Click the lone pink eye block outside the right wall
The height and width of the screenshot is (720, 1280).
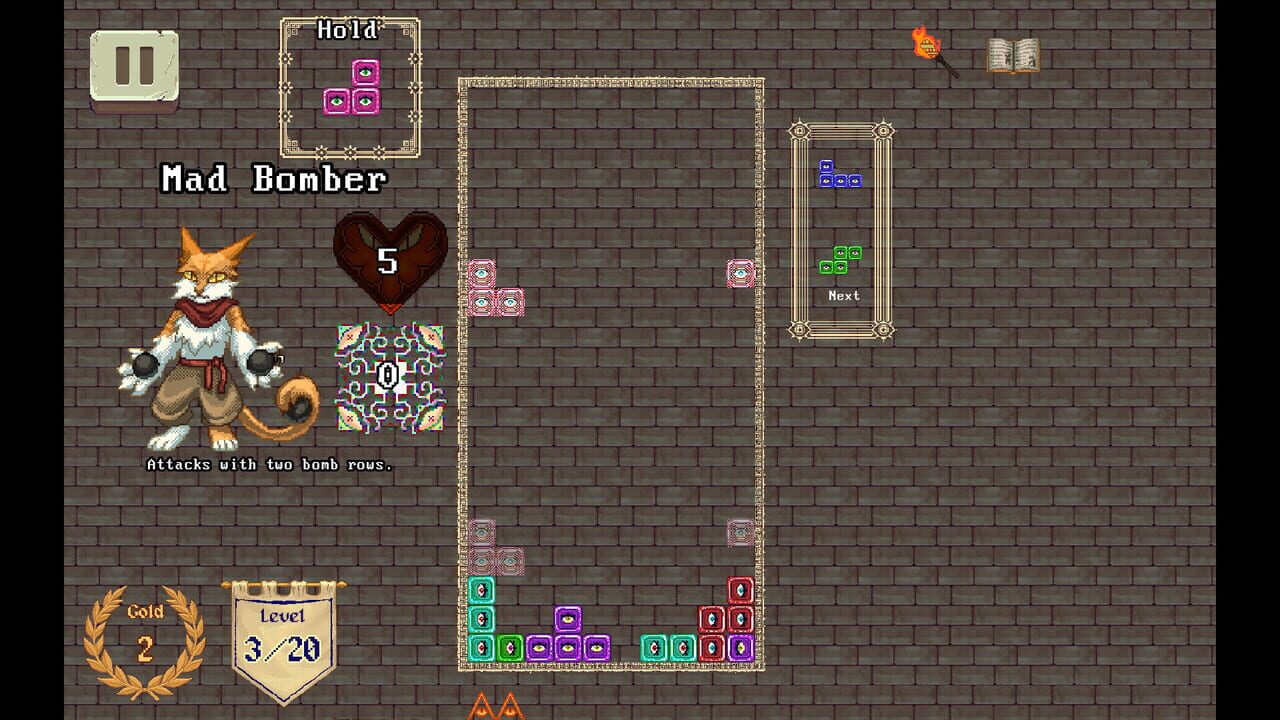click(738, 272)
